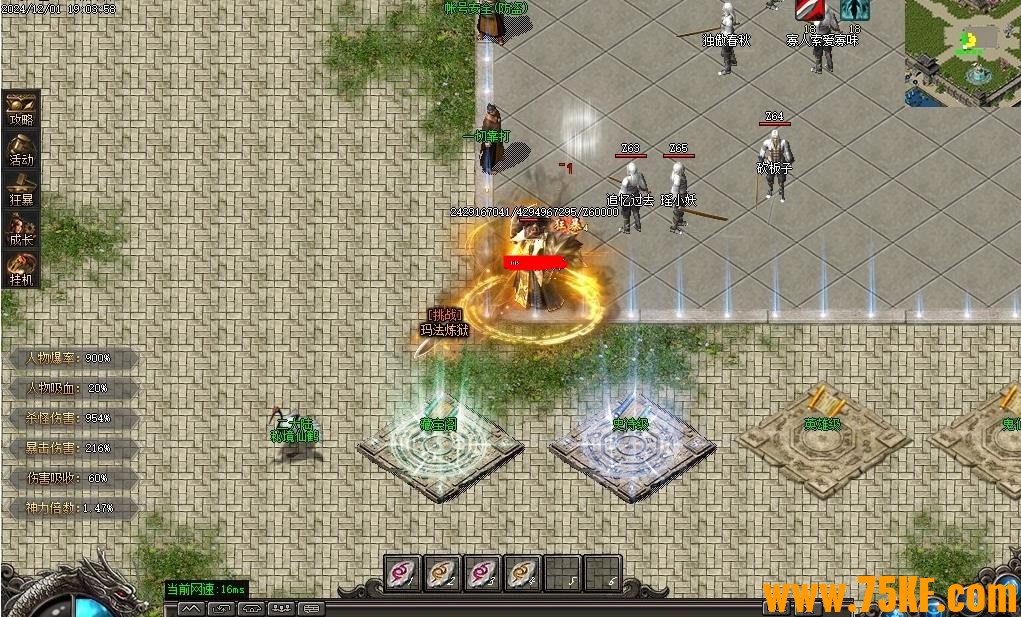Open the 活动 events menu
The width and height of the screenshot is (1021, 617).
22,148
